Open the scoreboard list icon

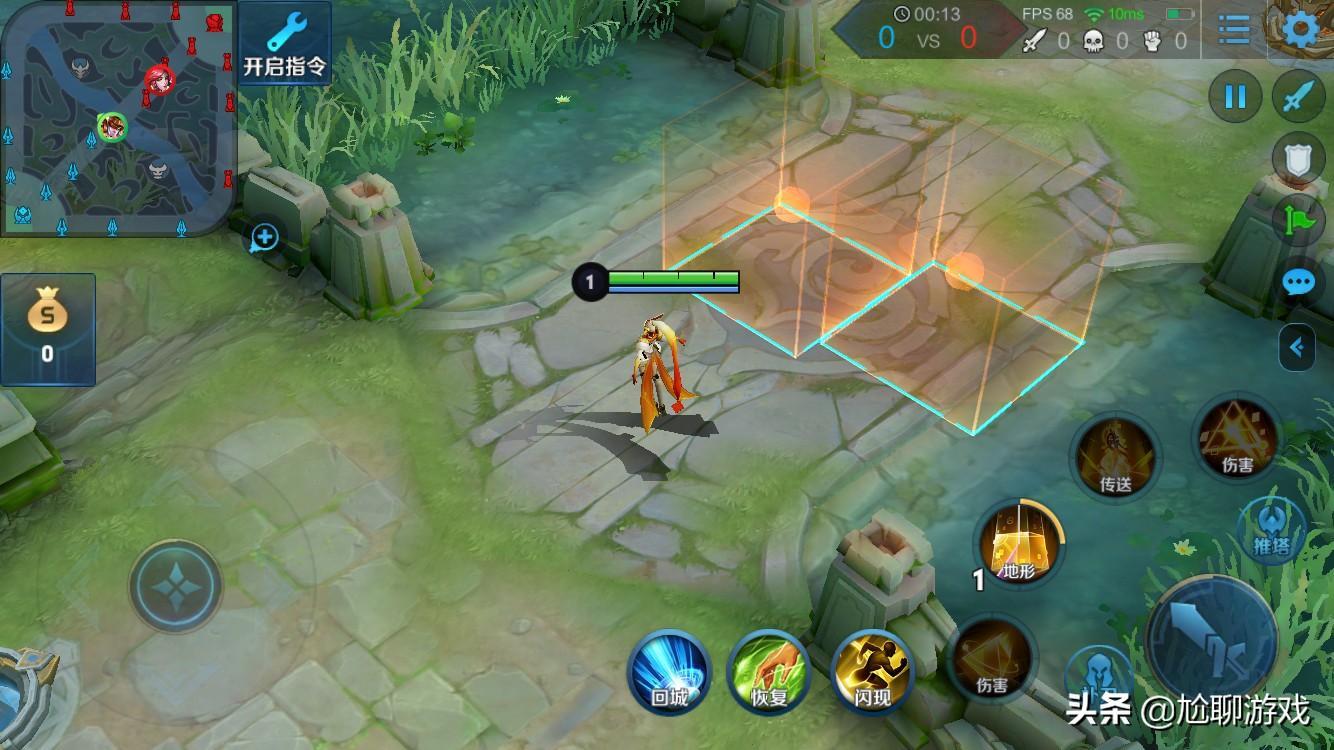tap(1234, 29)
